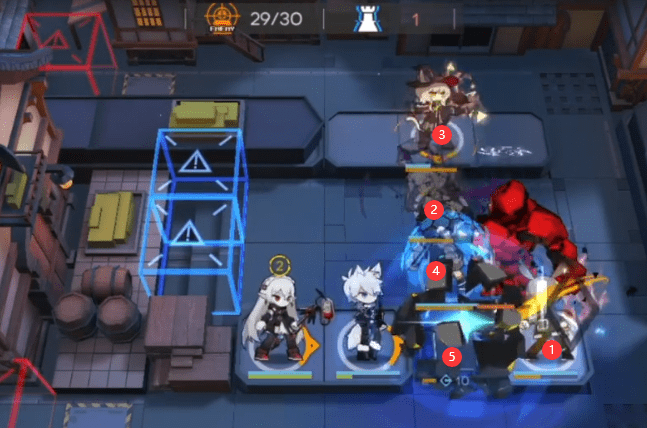Select the white wolf-eared operator
The height and width of the screenshot is (428, 647).
point(360,316)
